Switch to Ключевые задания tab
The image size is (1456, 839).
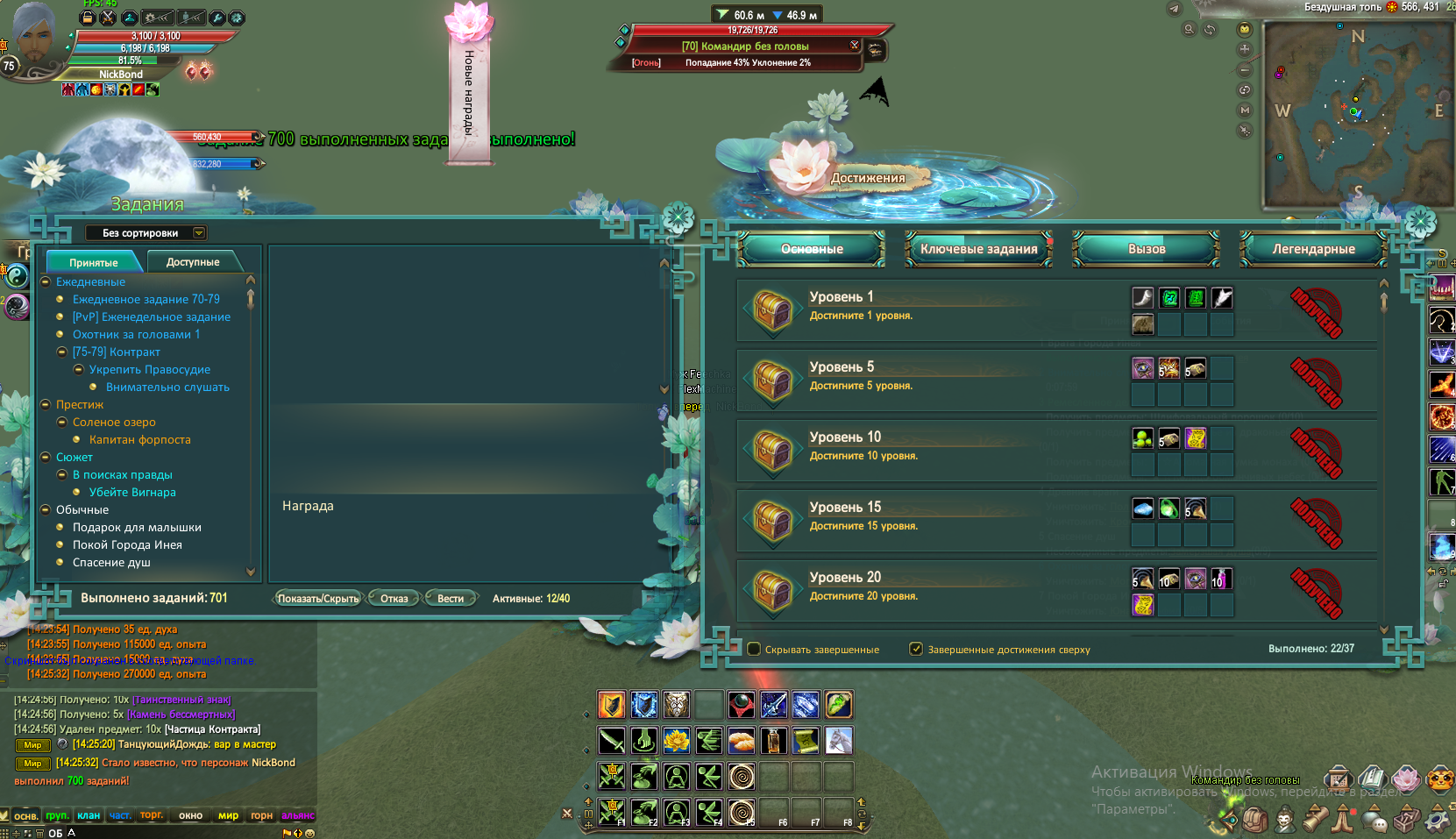coord(978,249)
